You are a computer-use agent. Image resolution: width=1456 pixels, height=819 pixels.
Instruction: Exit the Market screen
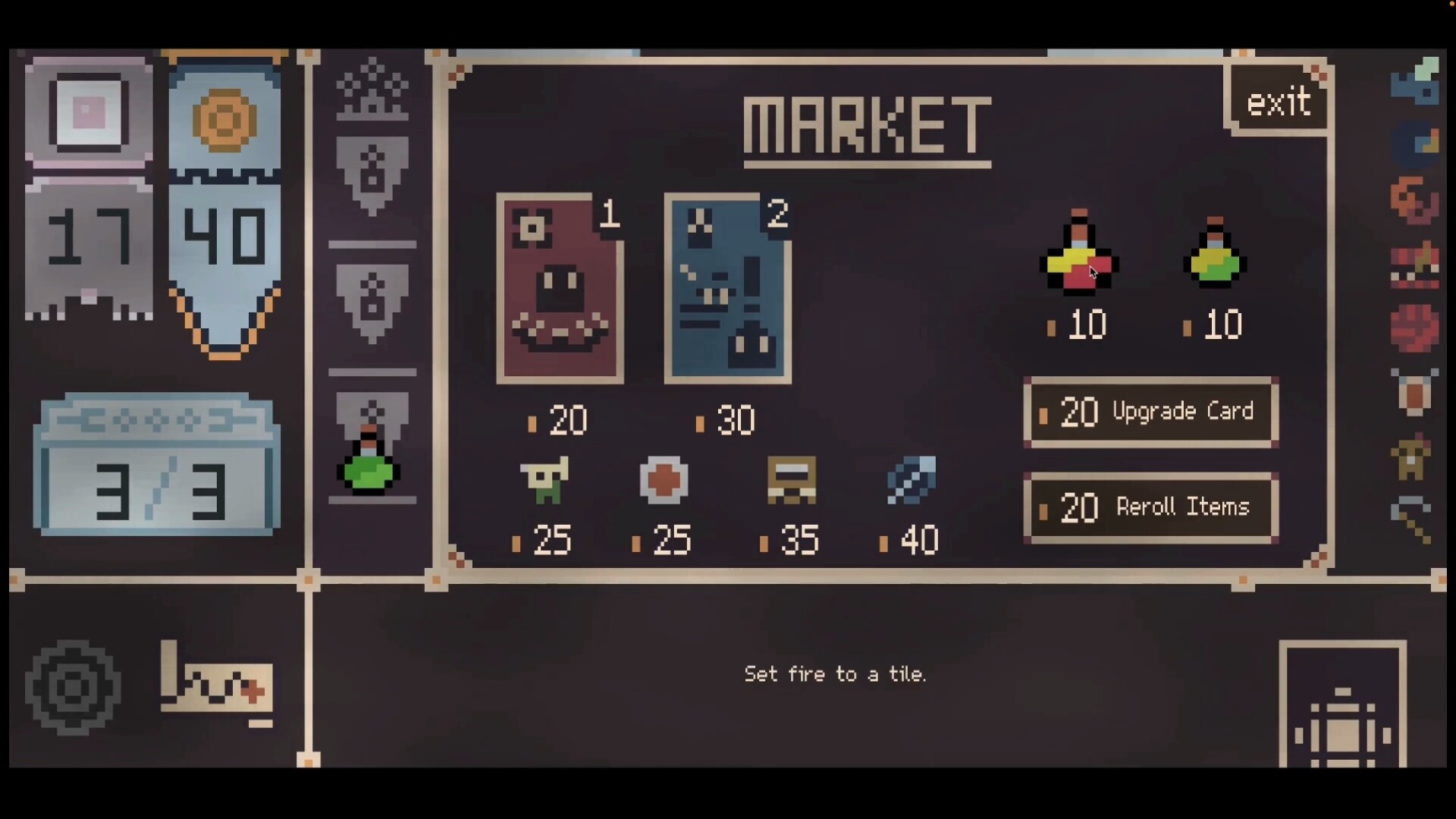tap(1278, 99)
